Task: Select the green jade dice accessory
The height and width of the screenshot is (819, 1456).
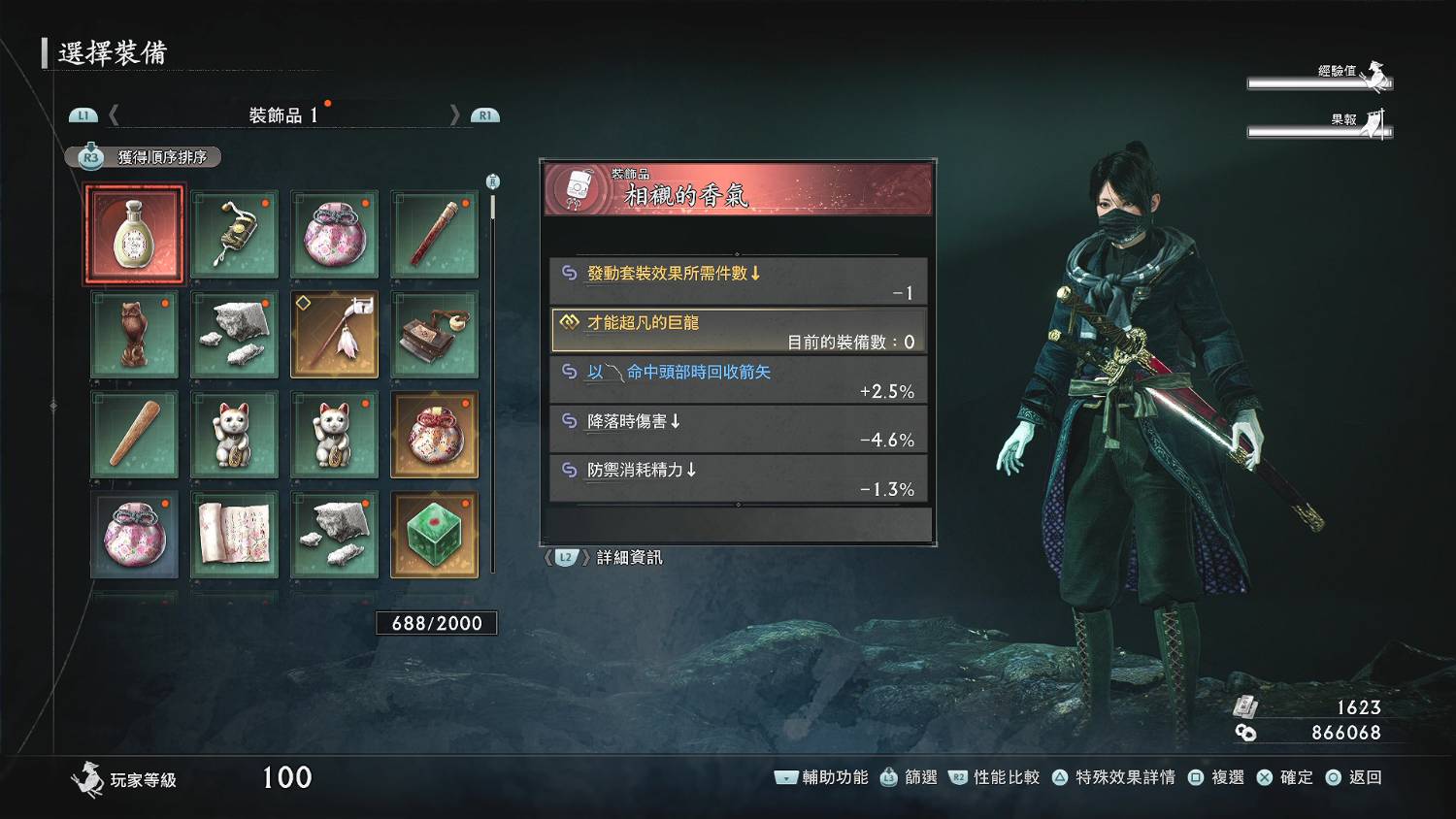Action: point(434,535)
